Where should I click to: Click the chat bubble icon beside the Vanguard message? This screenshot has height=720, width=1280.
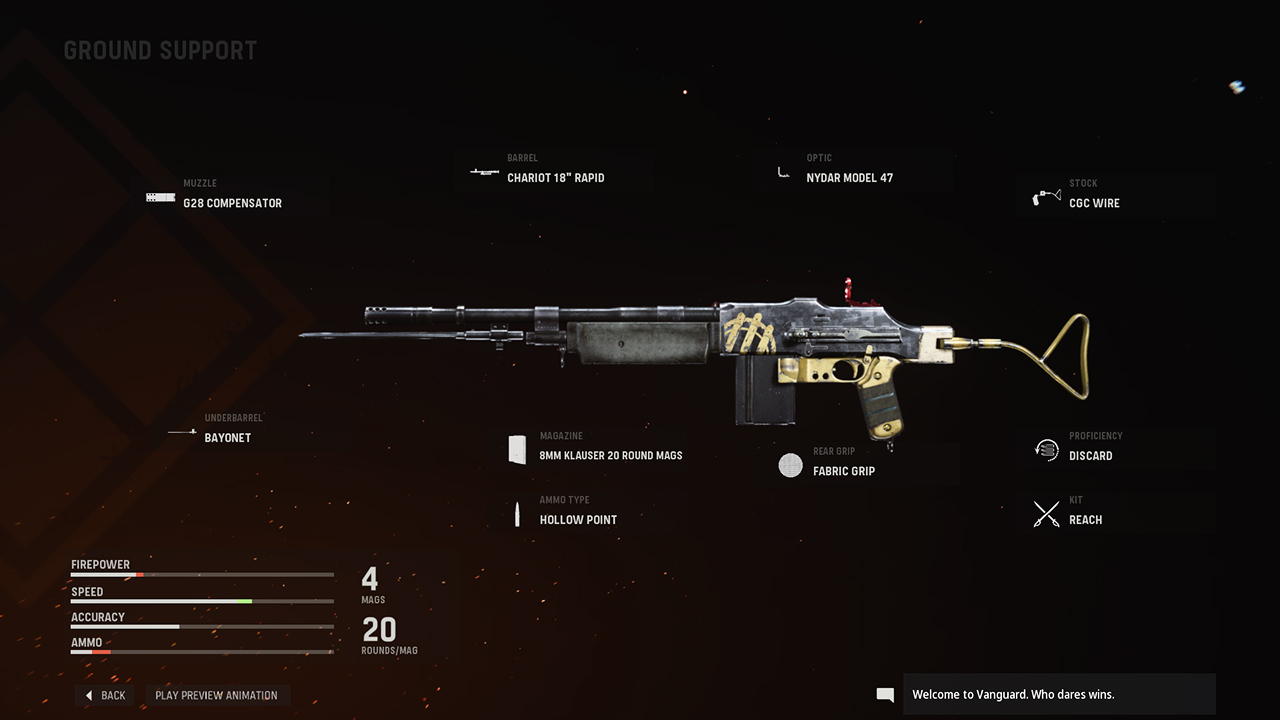tap(884, 694)
